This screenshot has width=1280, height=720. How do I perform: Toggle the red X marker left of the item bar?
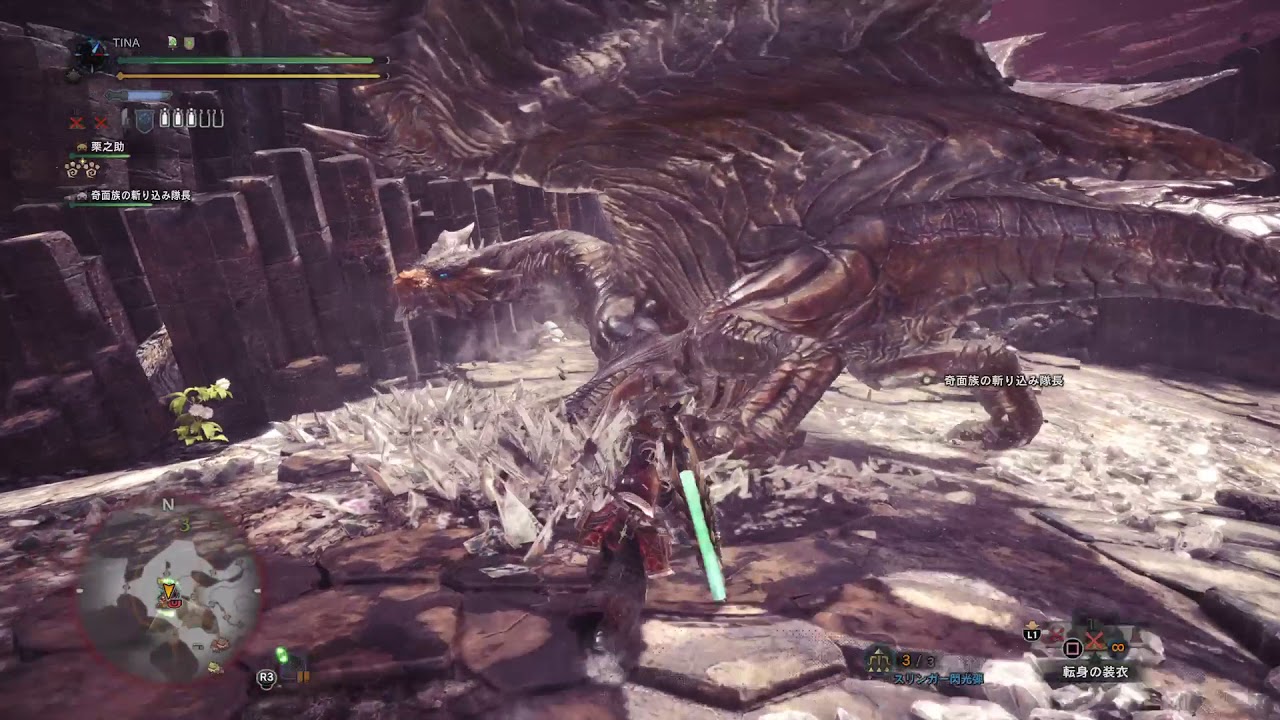[78, 120]
